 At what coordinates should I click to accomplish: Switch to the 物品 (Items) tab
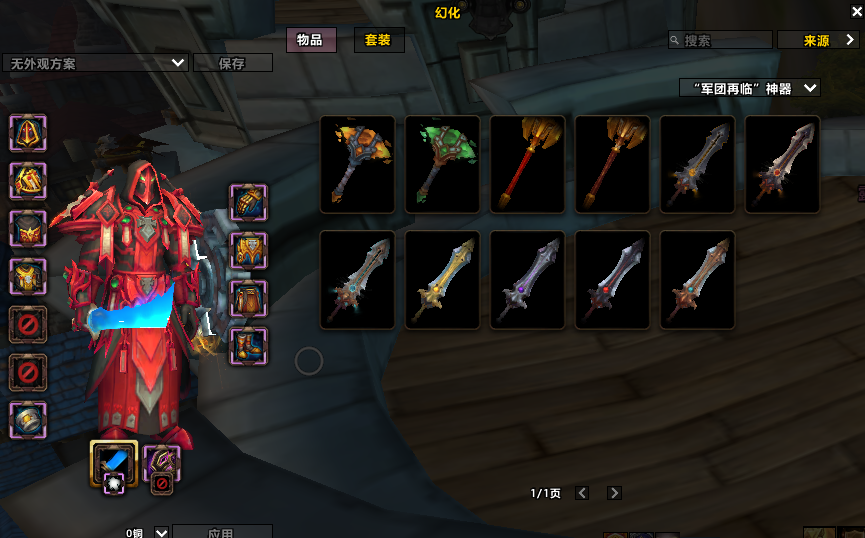[x=310, y=40]
